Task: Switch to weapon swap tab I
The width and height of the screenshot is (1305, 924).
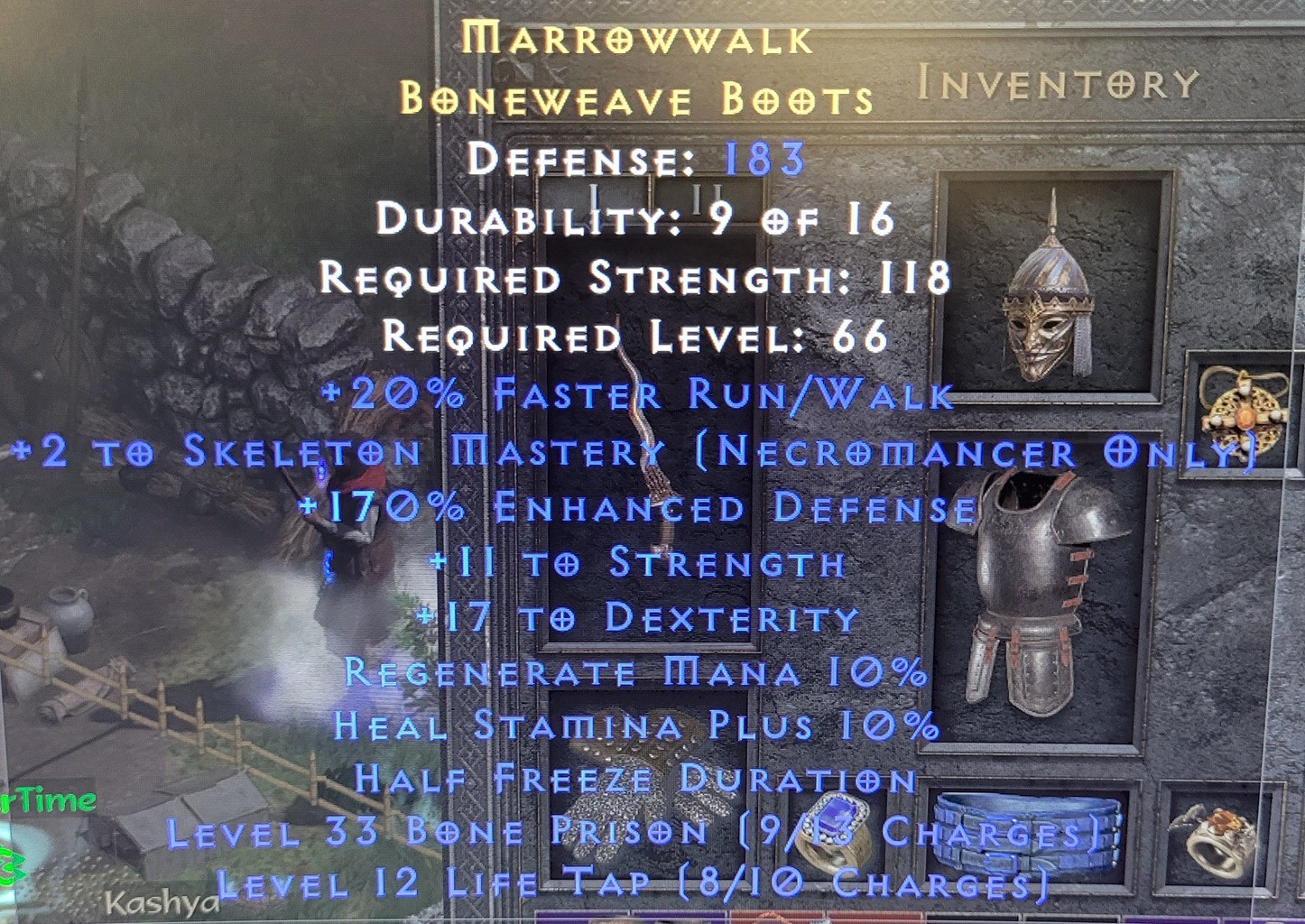Action: pyautogui.click(x=593, y=191)
